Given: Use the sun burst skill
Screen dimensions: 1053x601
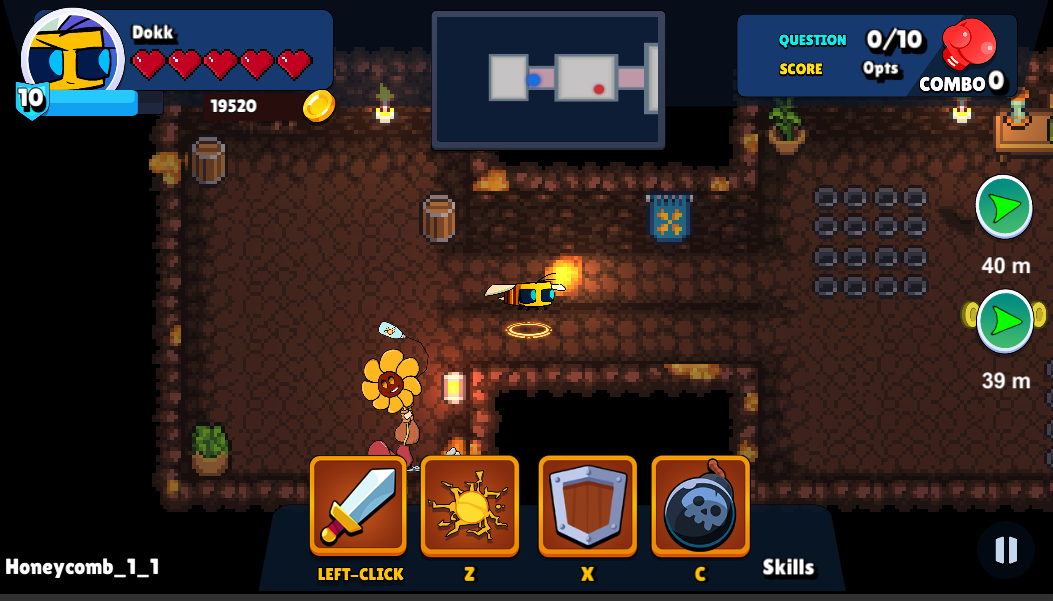Looking at the screenshot, I should pyautogui.click(x=470, y=505).
